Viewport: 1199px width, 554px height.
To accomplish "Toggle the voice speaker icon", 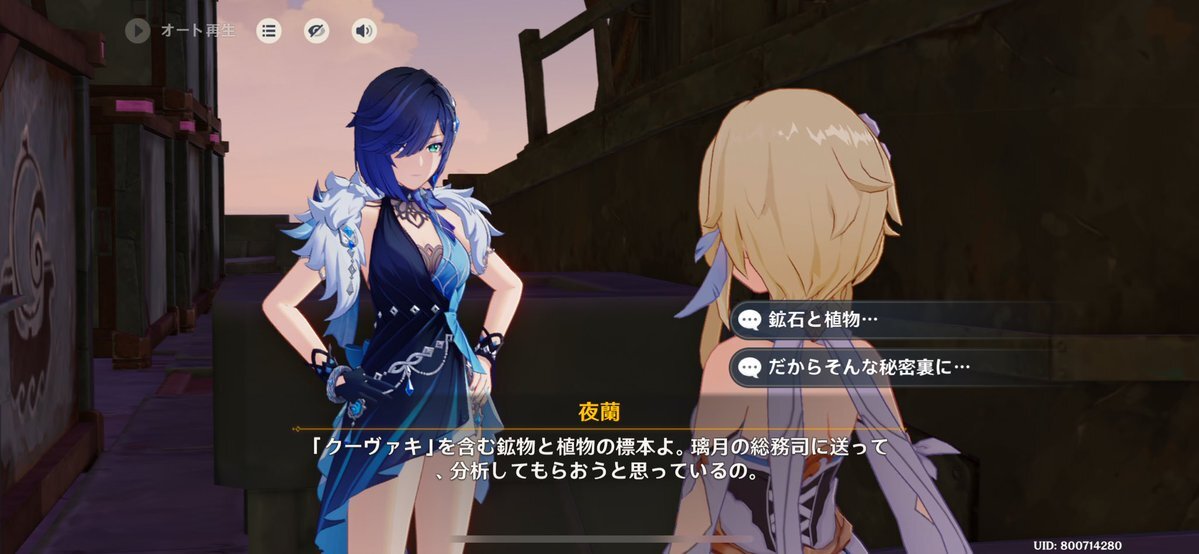I will [365, 31].
